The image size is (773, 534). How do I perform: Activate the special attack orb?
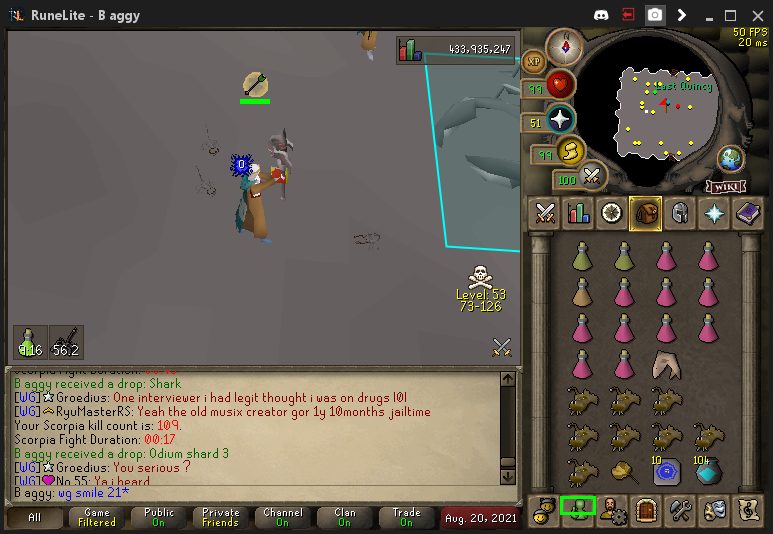coord(592,178)
